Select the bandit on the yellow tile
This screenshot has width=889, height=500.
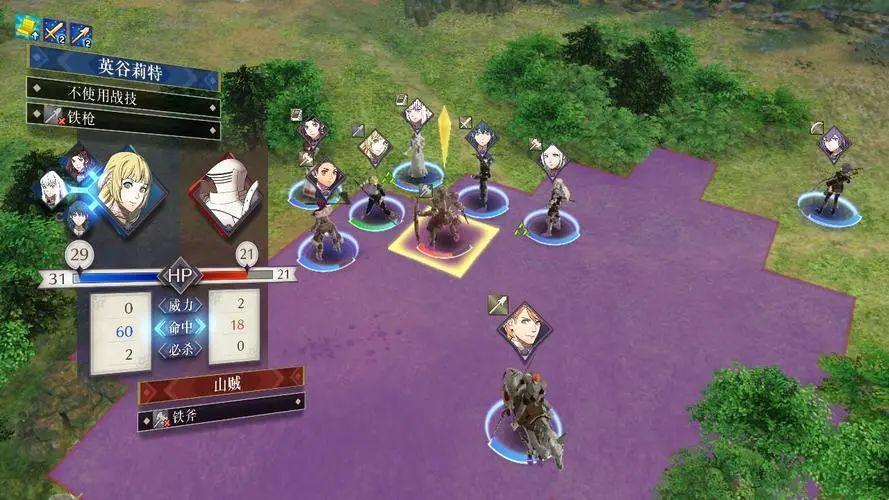click(x=441, y=222)
